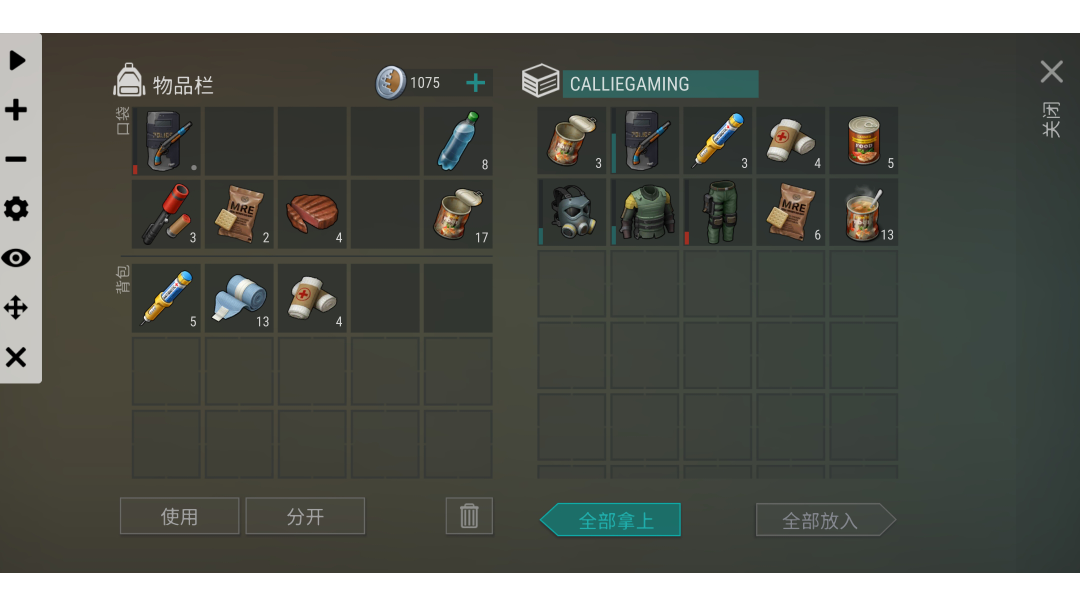Image resolution: width=1080 pixels, height=606 pixels.
Task: Select the green tactical pants slot
Action: pyautogui.click(x=718, y=212)
